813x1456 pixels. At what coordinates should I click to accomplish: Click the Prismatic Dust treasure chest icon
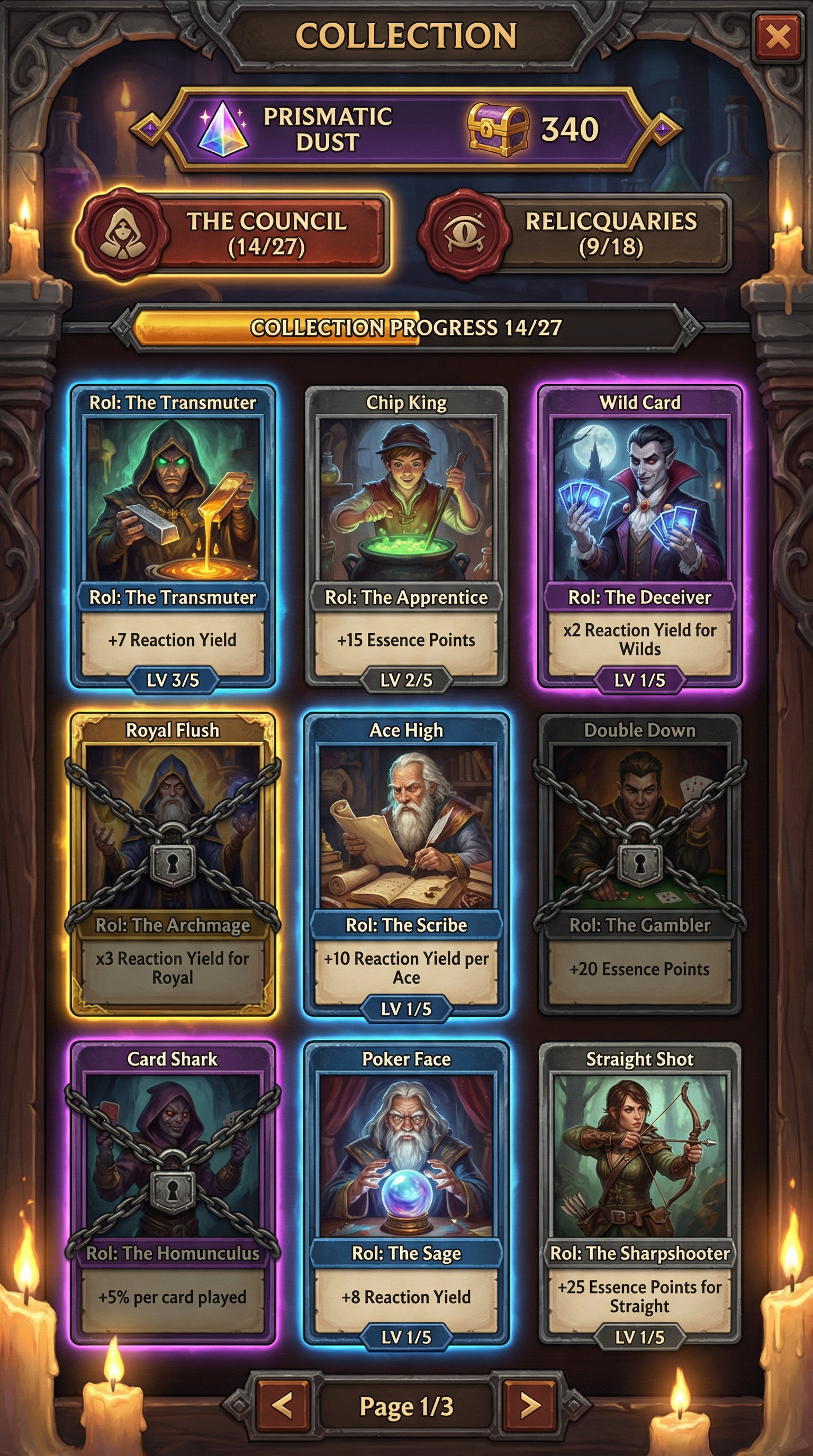click(x=498, y=130)
